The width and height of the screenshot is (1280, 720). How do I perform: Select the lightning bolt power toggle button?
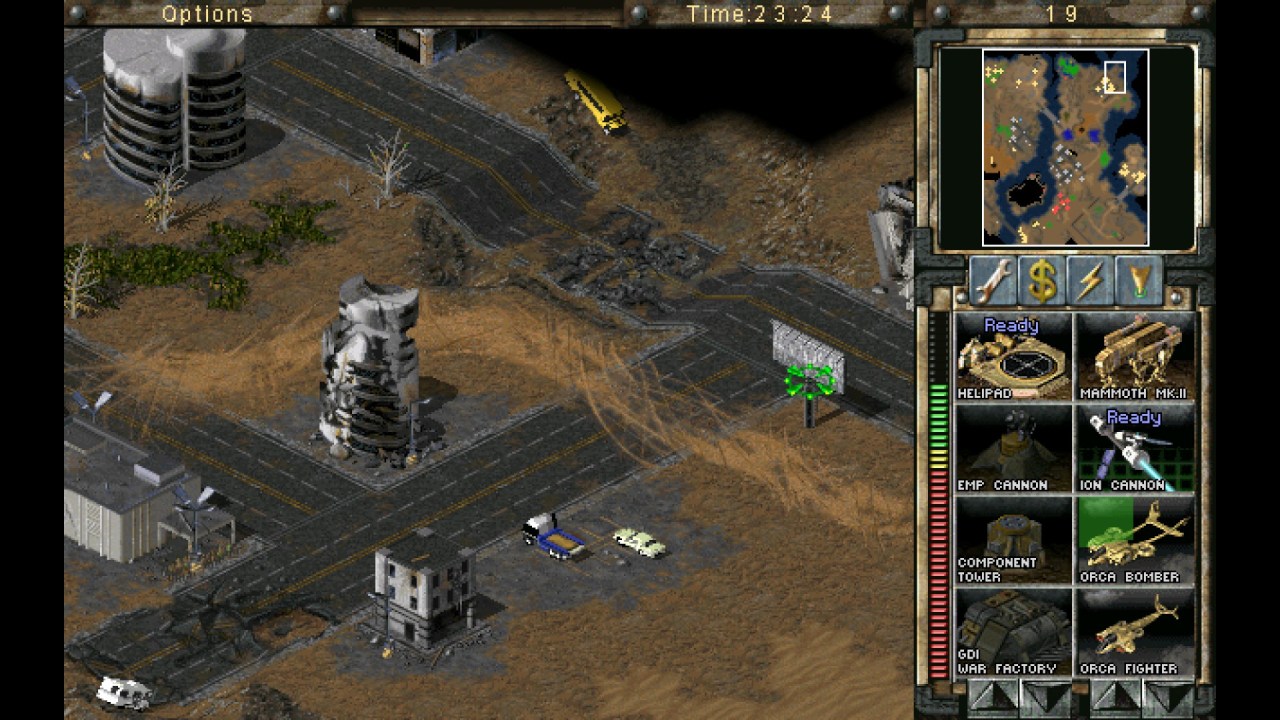click(x=1091, y=281)
